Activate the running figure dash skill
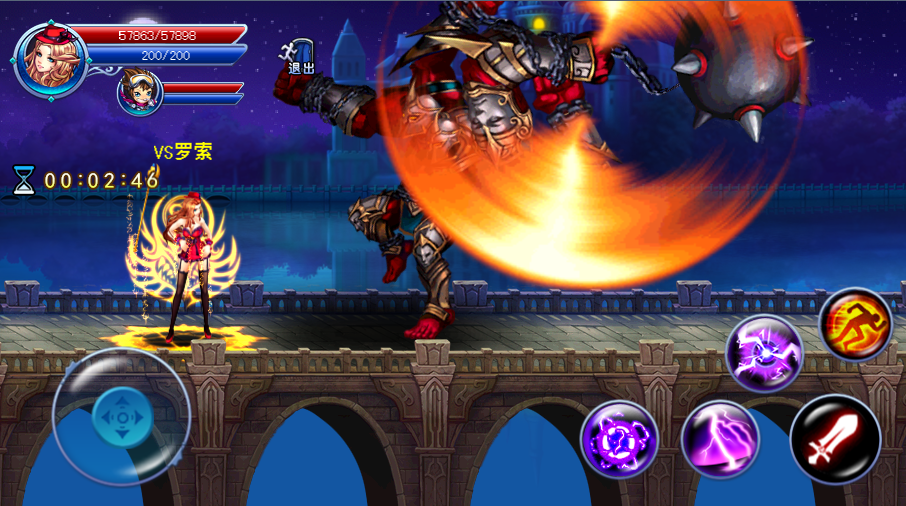906x506 pixels. [x=855, y=324]
